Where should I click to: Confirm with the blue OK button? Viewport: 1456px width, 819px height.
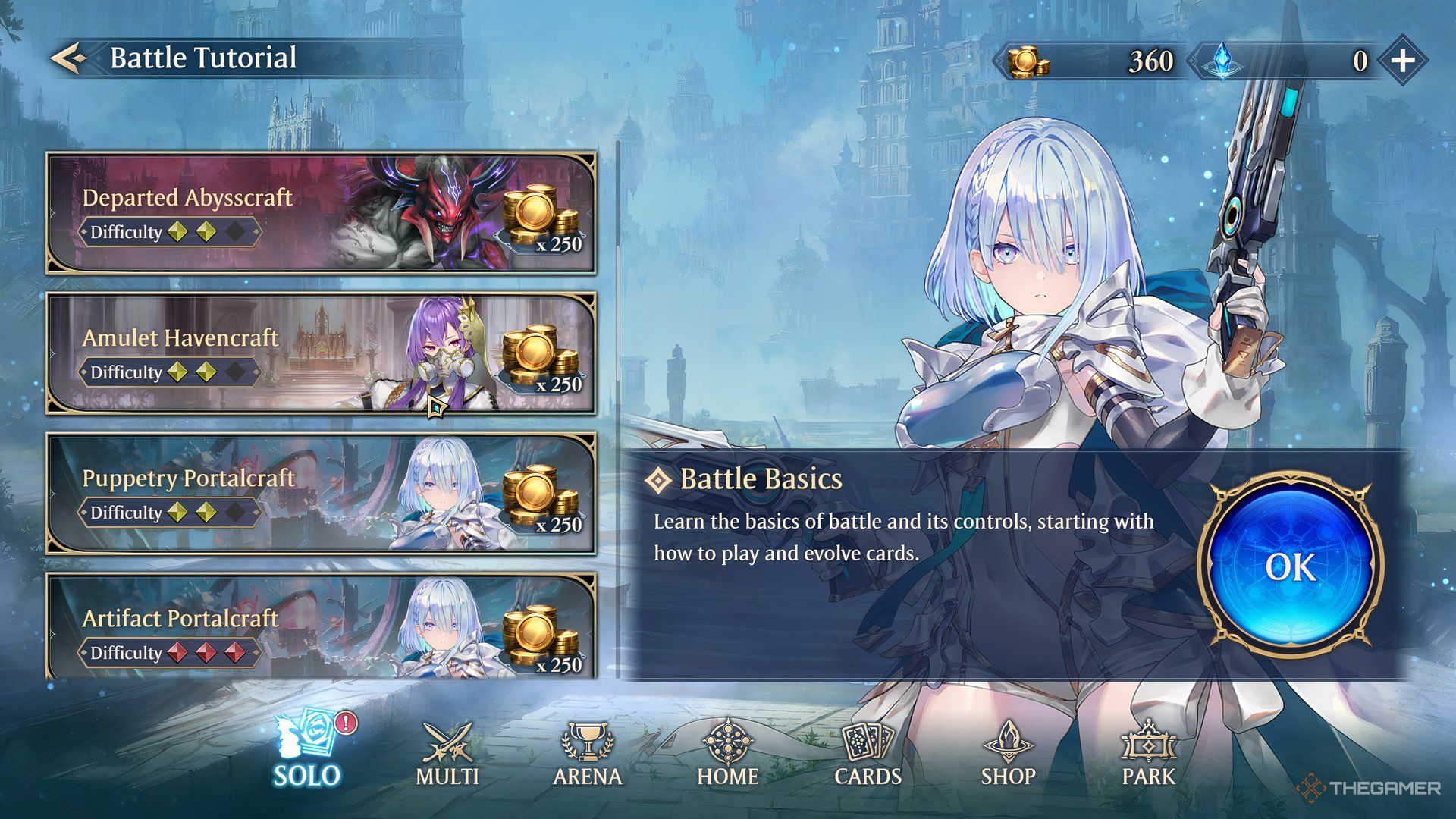[1290, 566]
